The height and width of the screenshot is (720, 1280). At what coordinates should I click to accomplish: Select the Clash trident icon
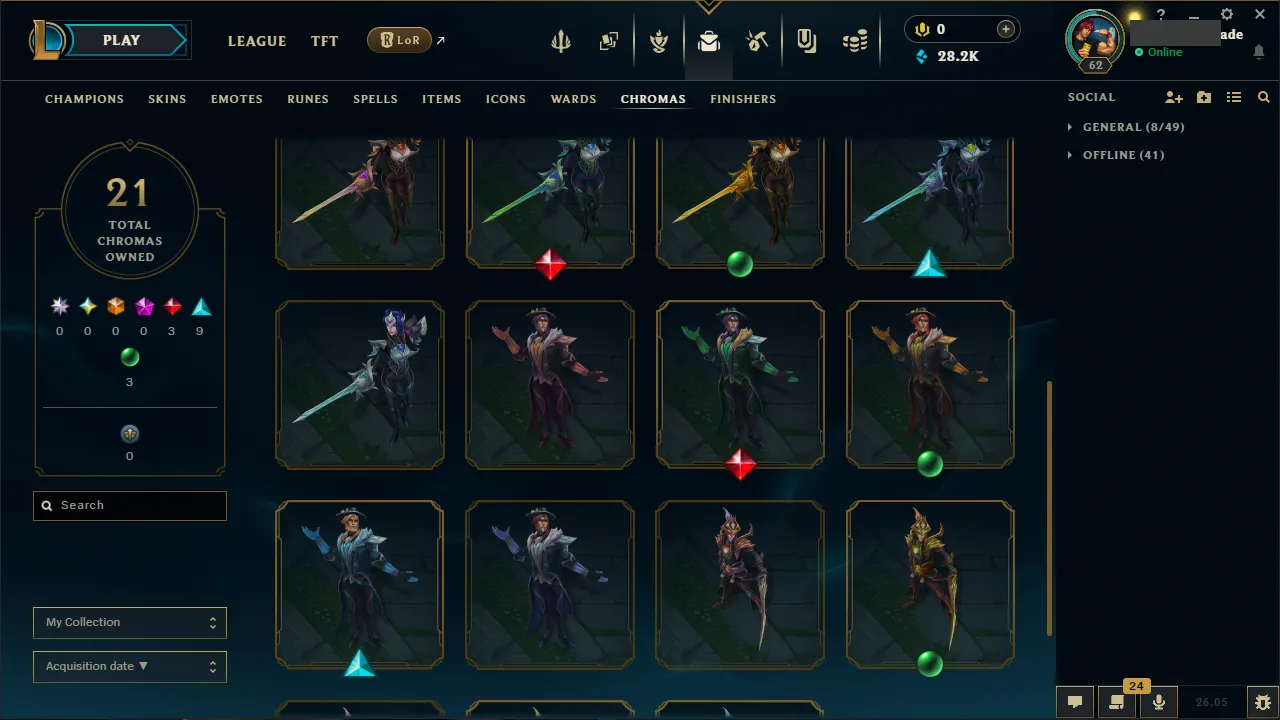pyautogui.click(x=561, y=40)
